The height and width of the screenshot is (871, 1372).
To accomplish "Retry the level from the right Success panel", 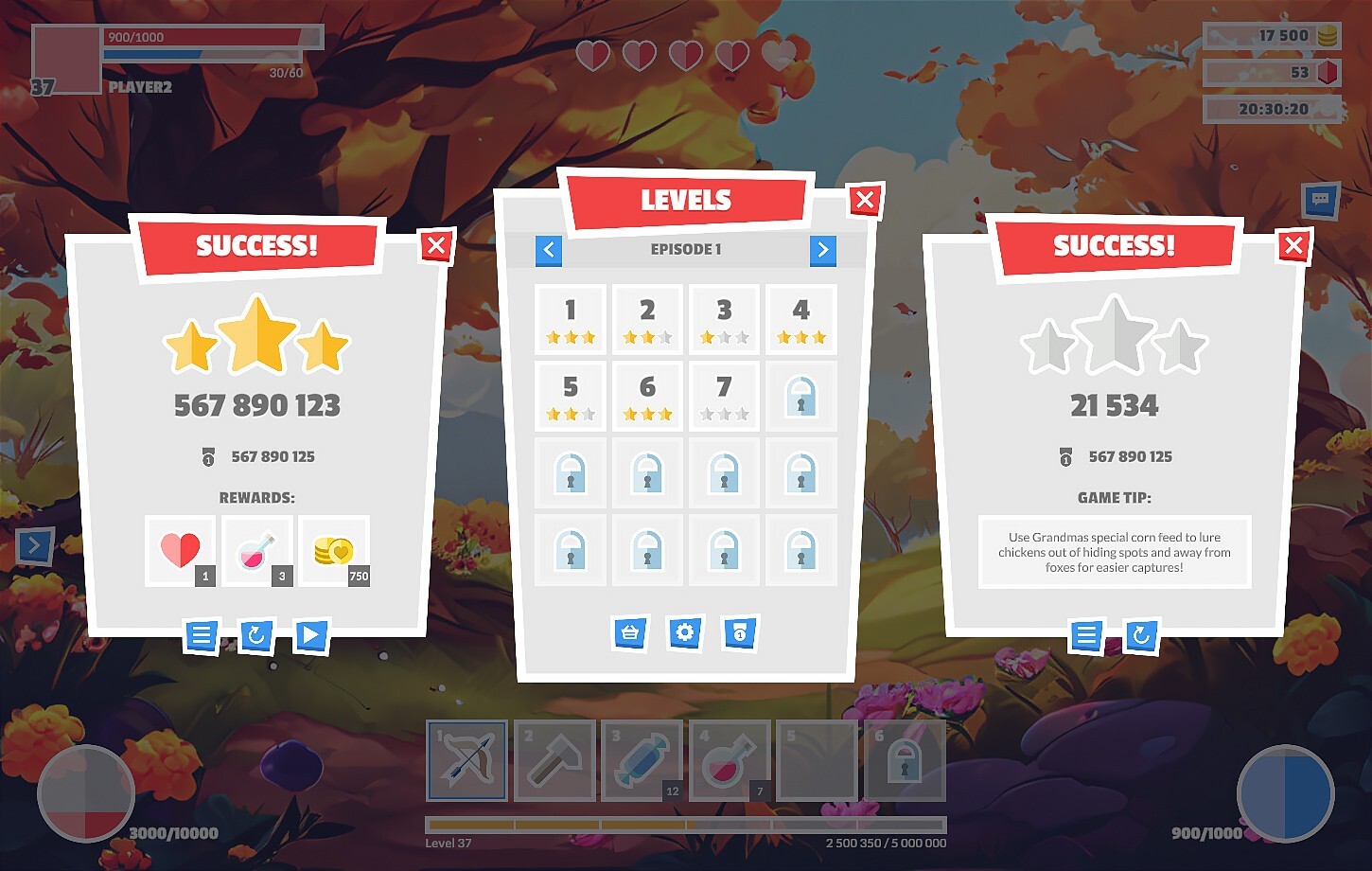I will (1142, 636).
